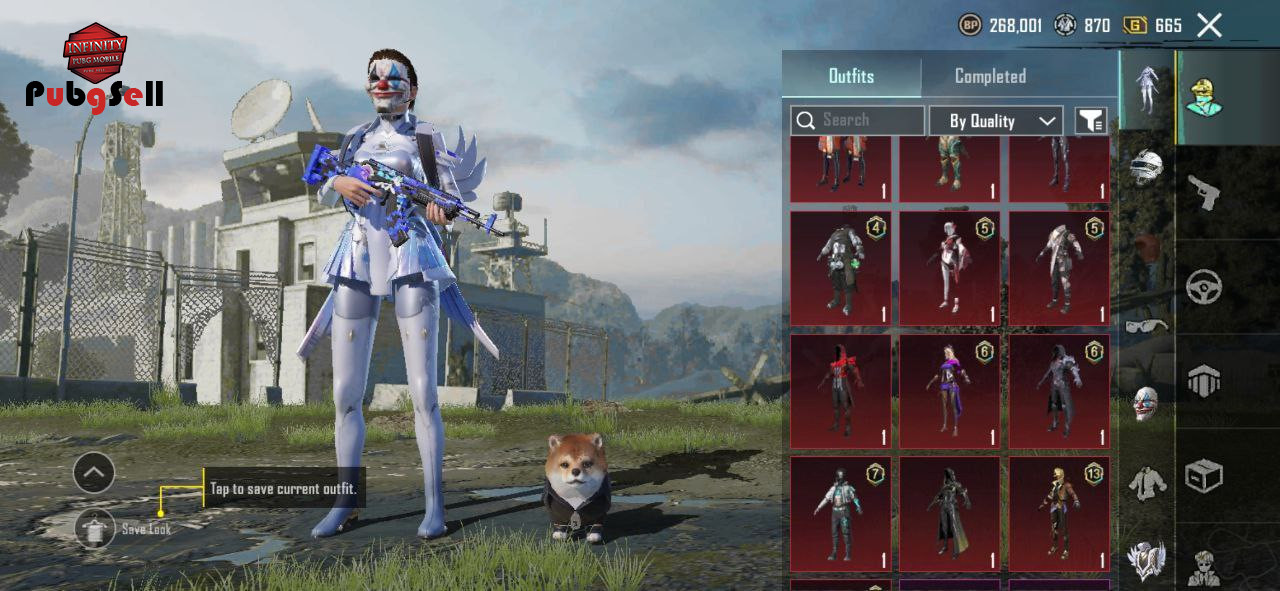1280x591 pixels.
Task: Close the inventory with the X button
Action: 1209,26
